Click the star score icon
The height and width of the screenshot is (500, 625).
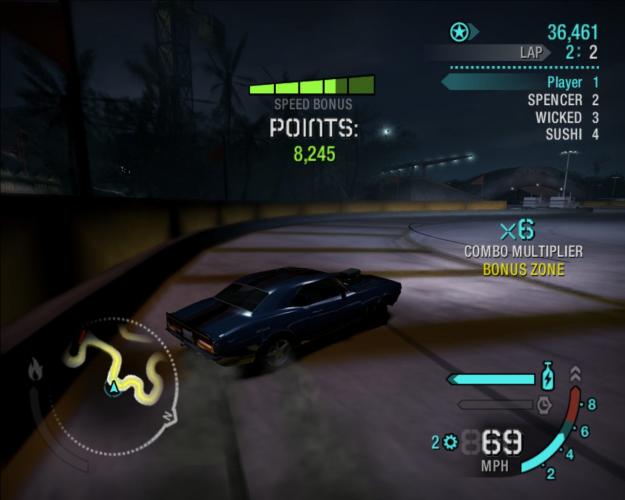(459, 33)
